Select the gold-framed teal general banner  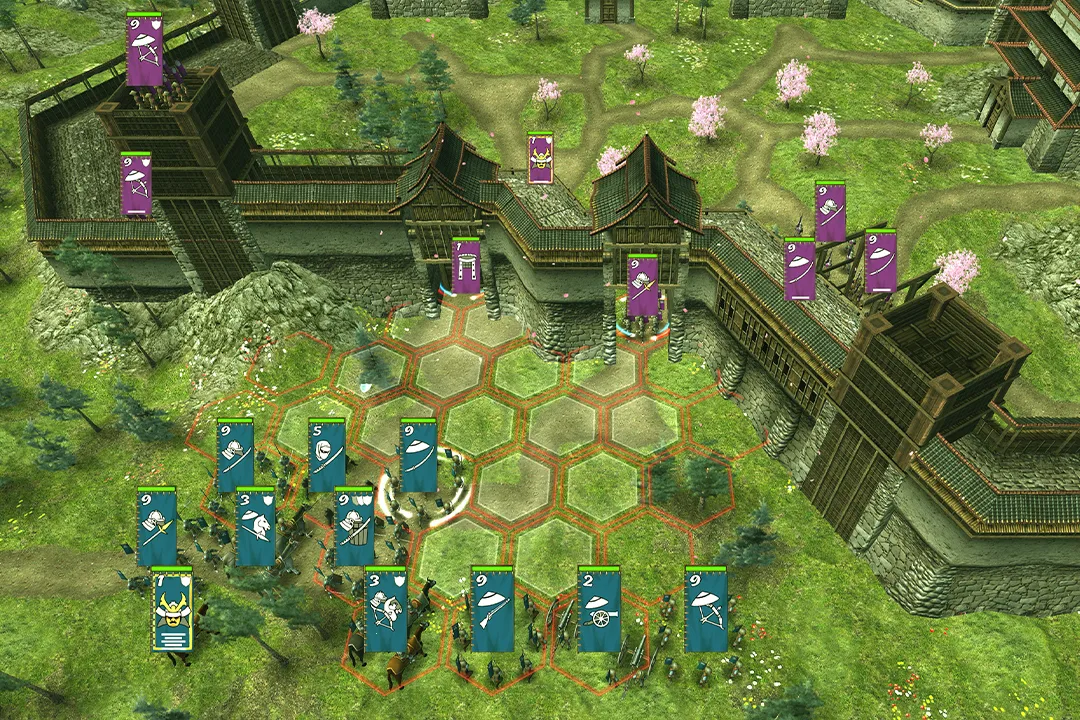(x=172, y=610)
